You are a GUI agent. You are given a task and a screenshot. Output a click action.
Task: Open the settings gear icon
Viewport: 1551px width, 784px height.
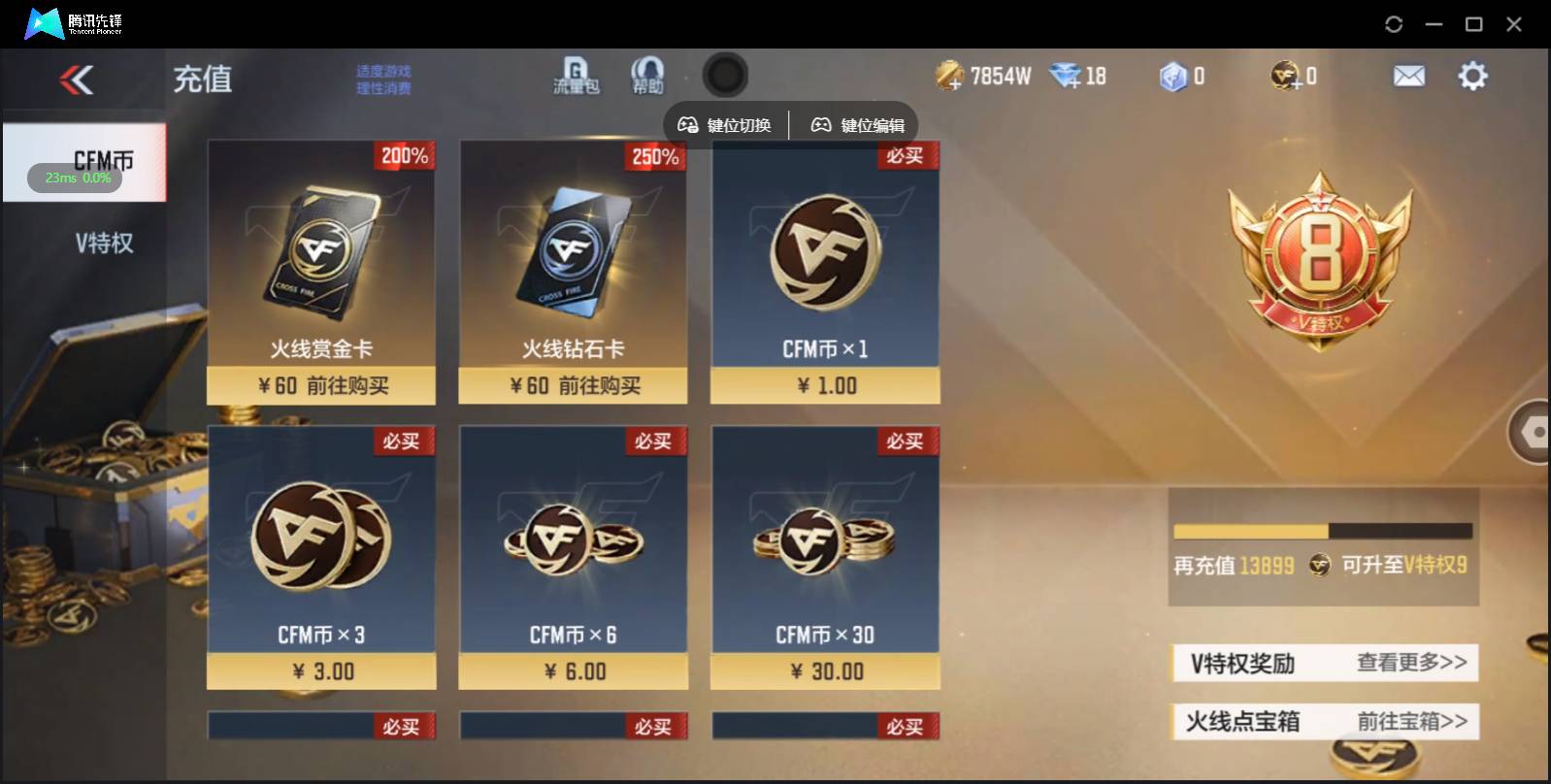pyautogui.click(x=1473, y=75)
